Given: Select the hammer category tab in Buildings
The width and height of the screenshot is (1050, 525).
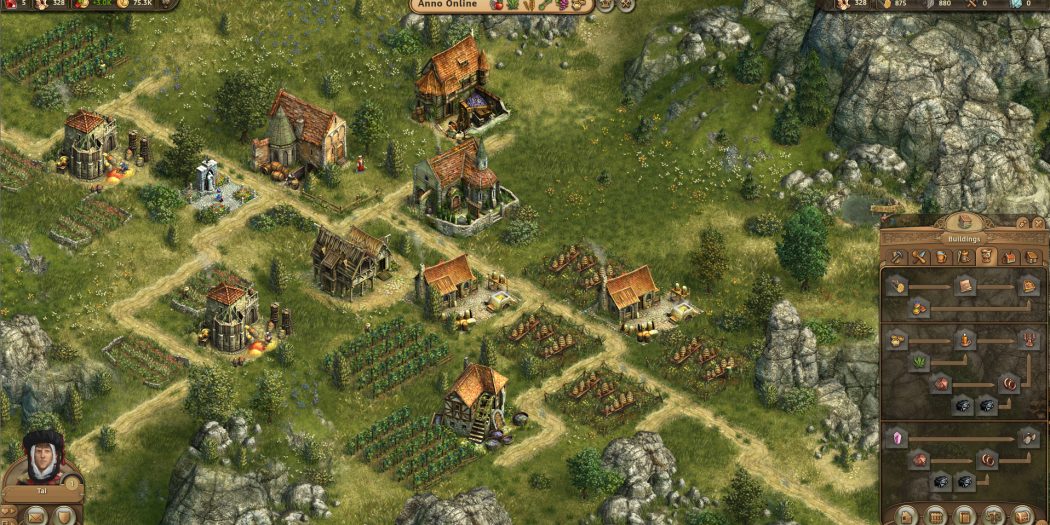Looking at the screenshot, I should [x=897, y=257].
